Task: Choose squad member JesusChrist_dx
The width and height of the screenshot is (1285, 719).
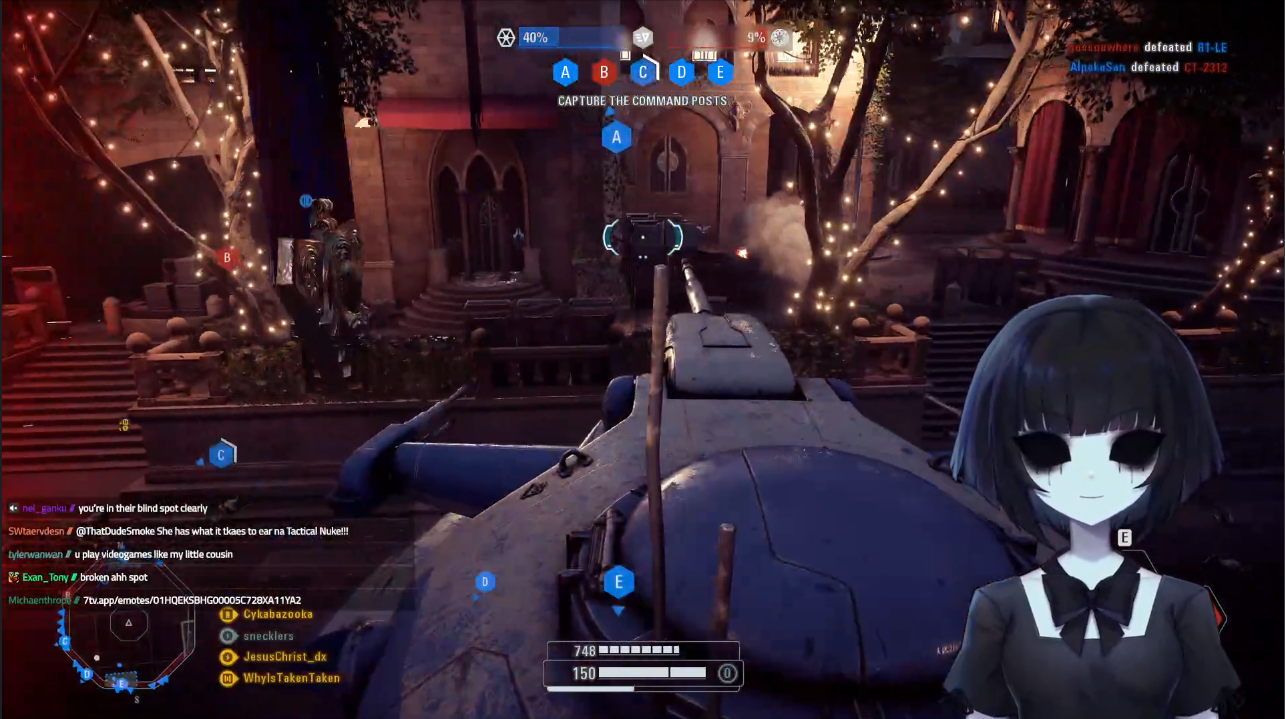Action: 284,657
